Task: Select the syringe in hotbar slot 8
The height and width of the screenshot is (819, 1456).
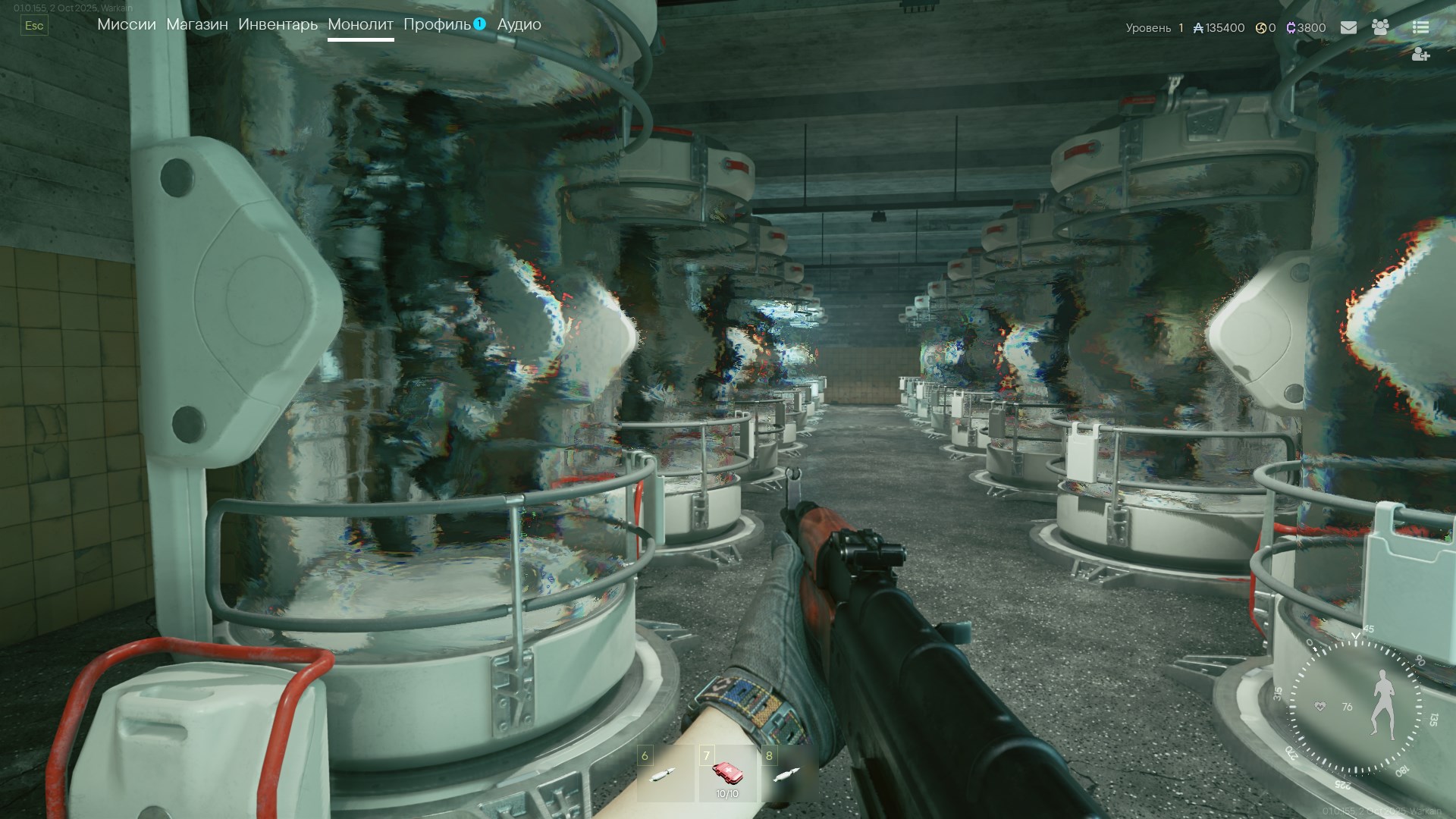Action: click(x=787, y=774)
